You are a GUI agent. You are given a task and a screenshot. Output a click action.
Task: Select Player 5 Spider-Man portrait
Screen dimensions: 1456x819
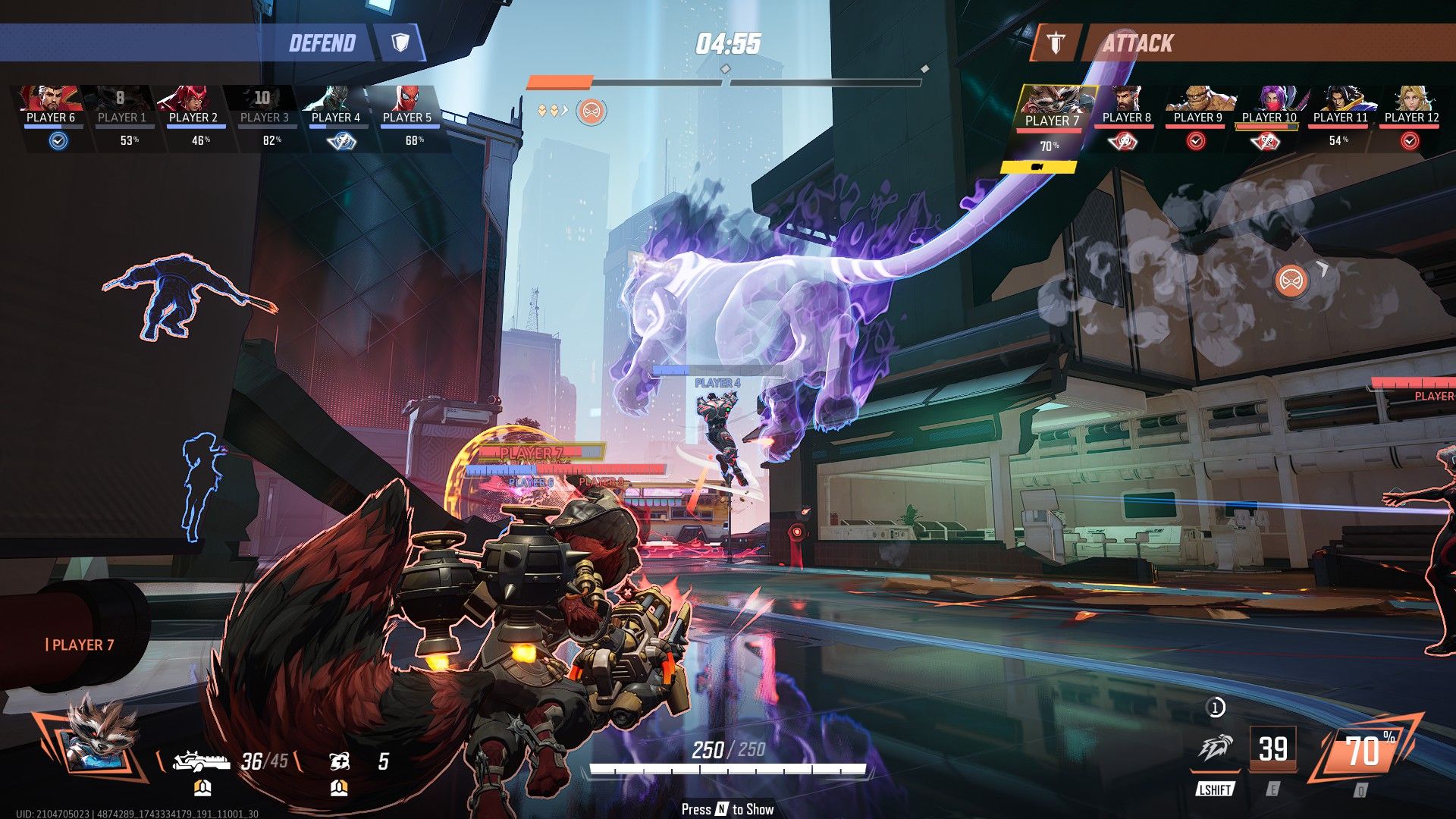tap(407, 99)
